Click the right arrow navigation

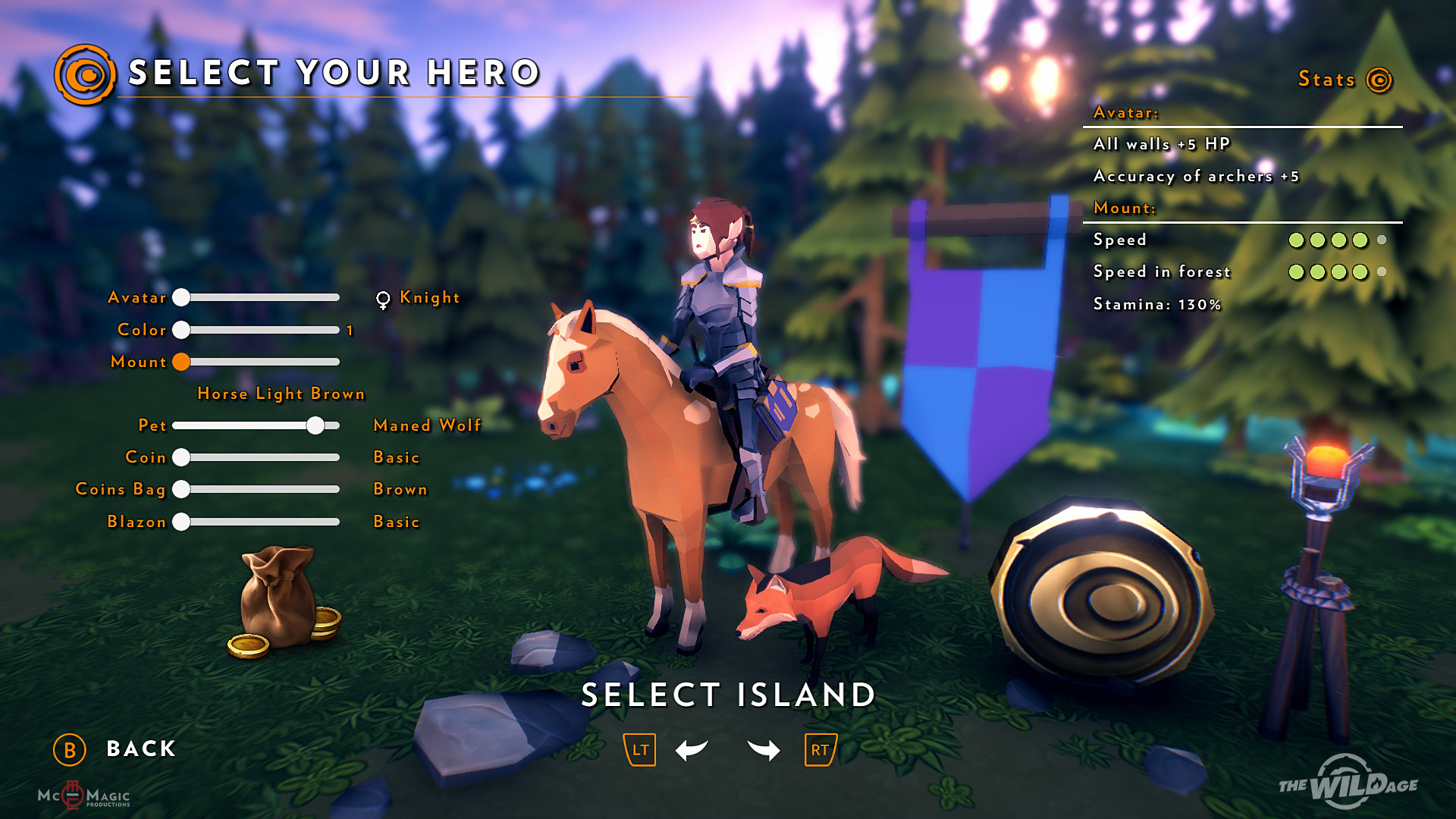click(764, 750)
